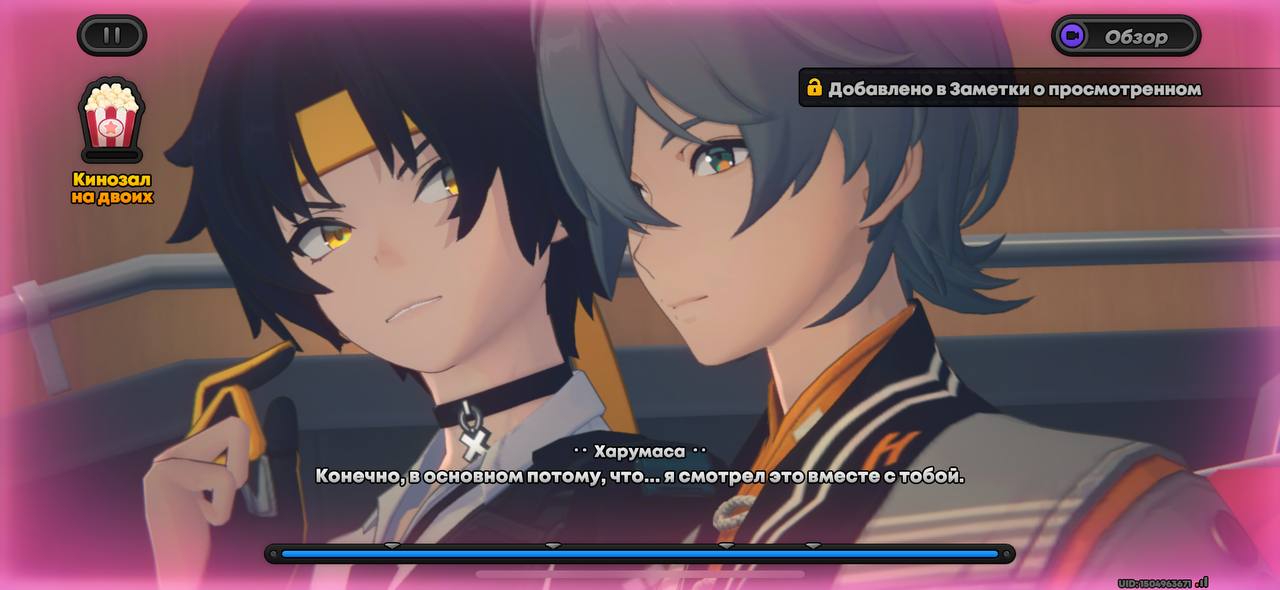Viewport: 1280px width, 590px height.
Task: Pause the cutscene playback
Action: coord(112,35)
